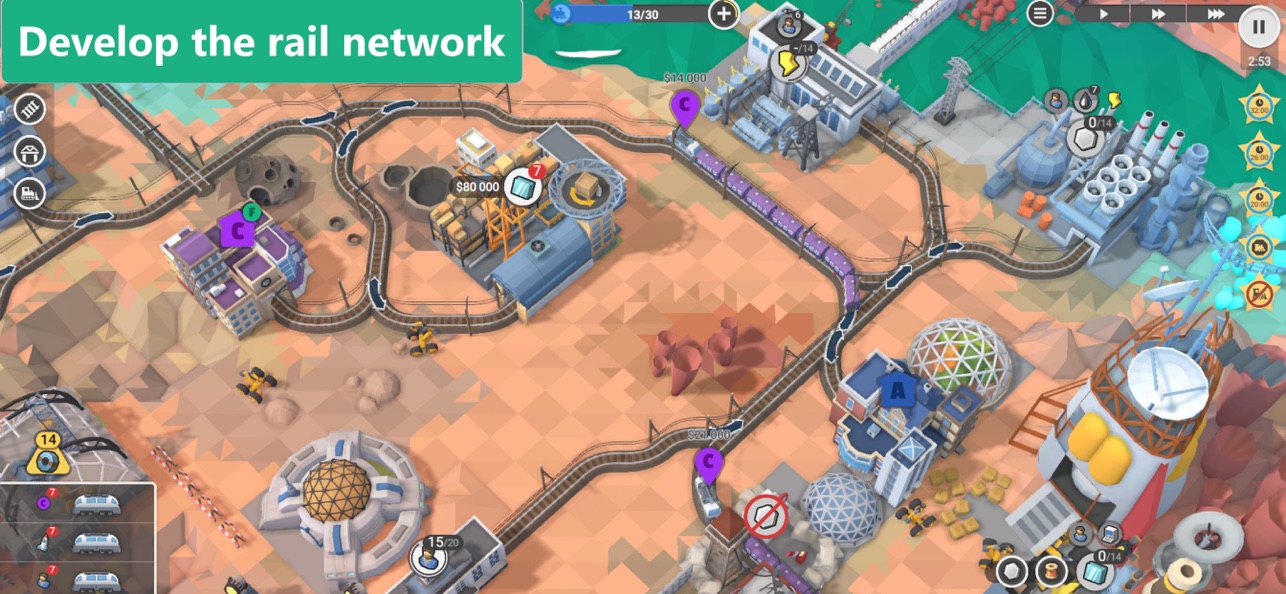Click the purple C marker priced $14 000

(685, 105)
